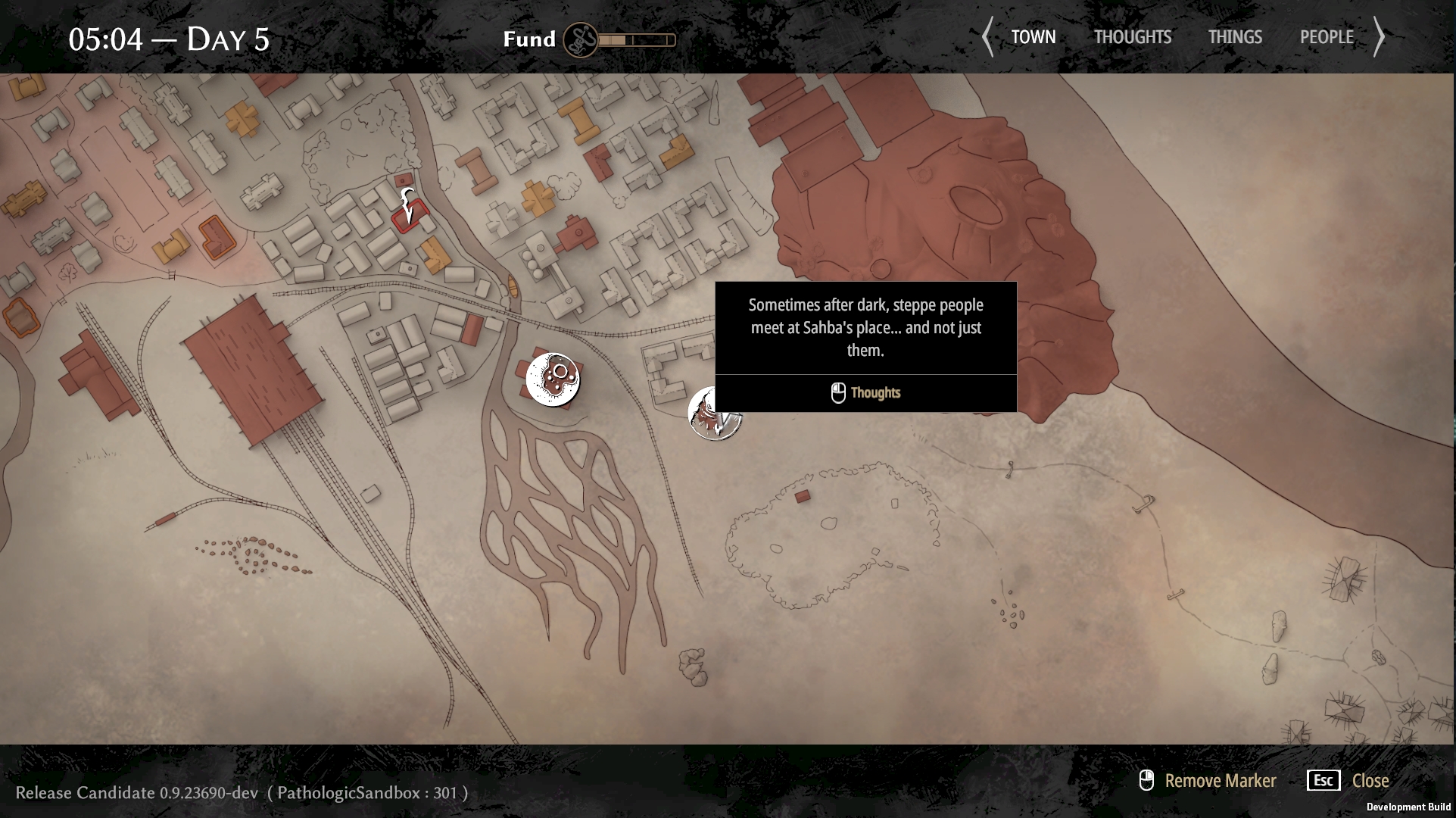Click the left arrow beside Town
This screenshot has height=818, width=1456.
pos(987,37)
